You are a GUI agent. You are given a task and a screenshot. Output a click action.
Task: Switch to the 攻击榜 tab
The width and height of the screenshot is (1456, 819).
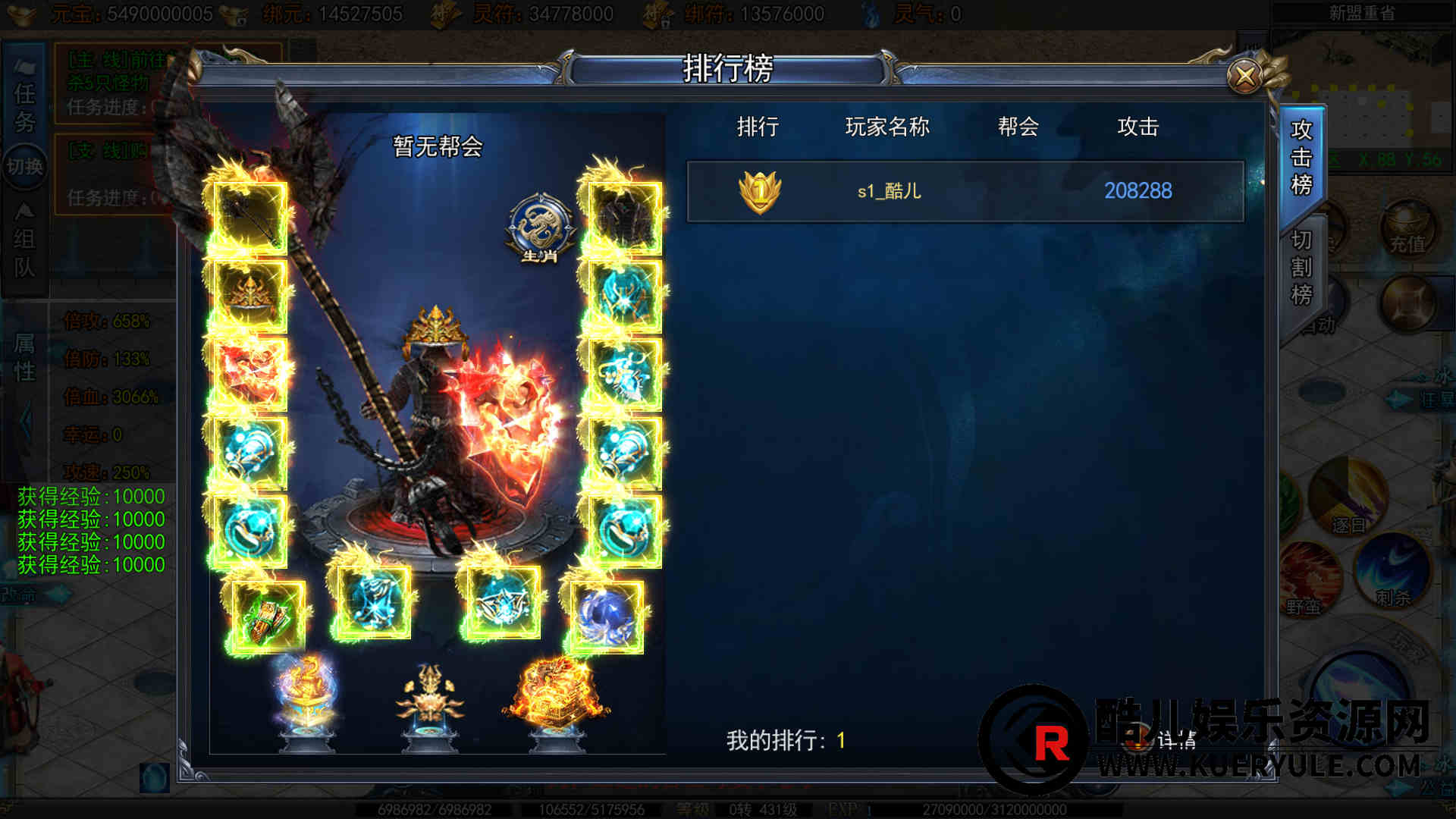point(1301,158)
